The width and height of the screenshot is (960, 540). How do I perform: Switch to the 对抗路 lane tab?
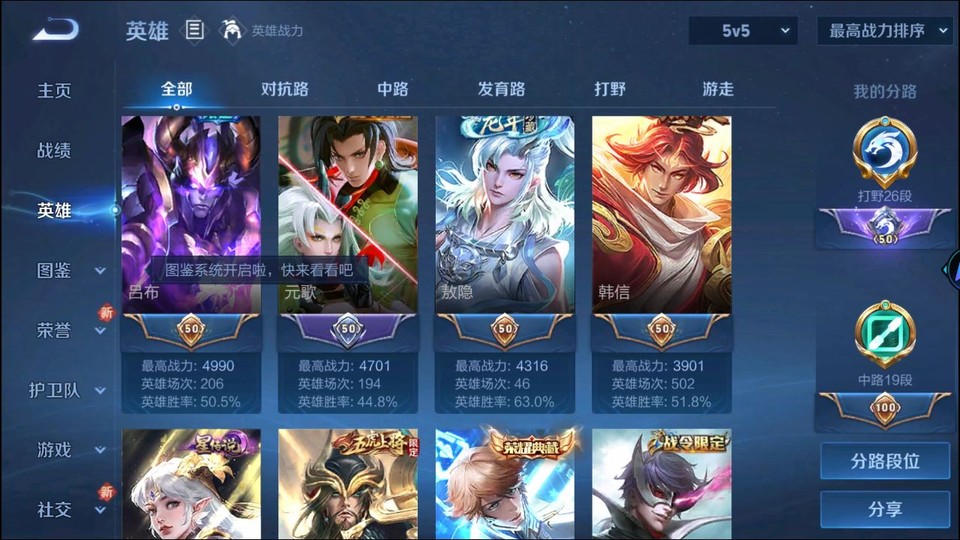(285, 89)
